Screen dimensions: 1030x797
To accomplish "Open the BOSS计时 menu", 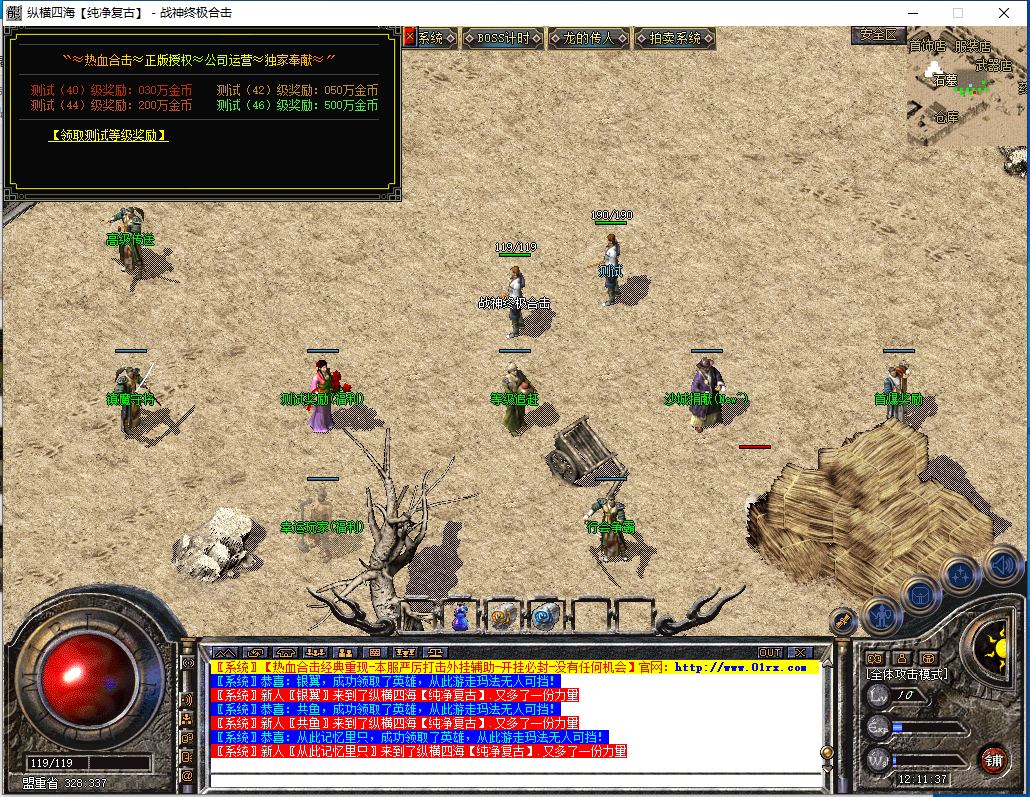I will pyautogui.click(x=503, y=38).
